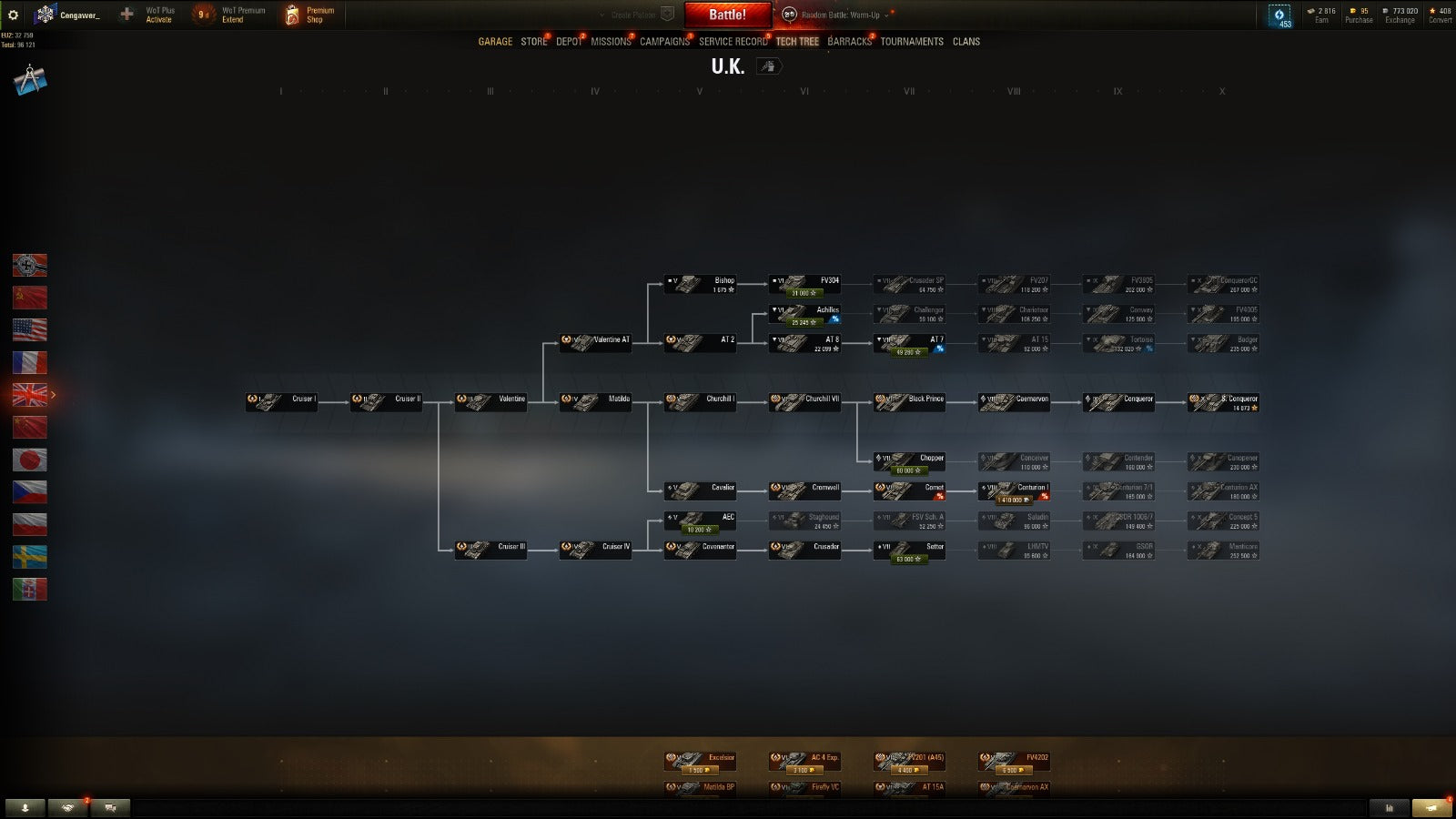Select the Matilda tank node

click(595, 399)
